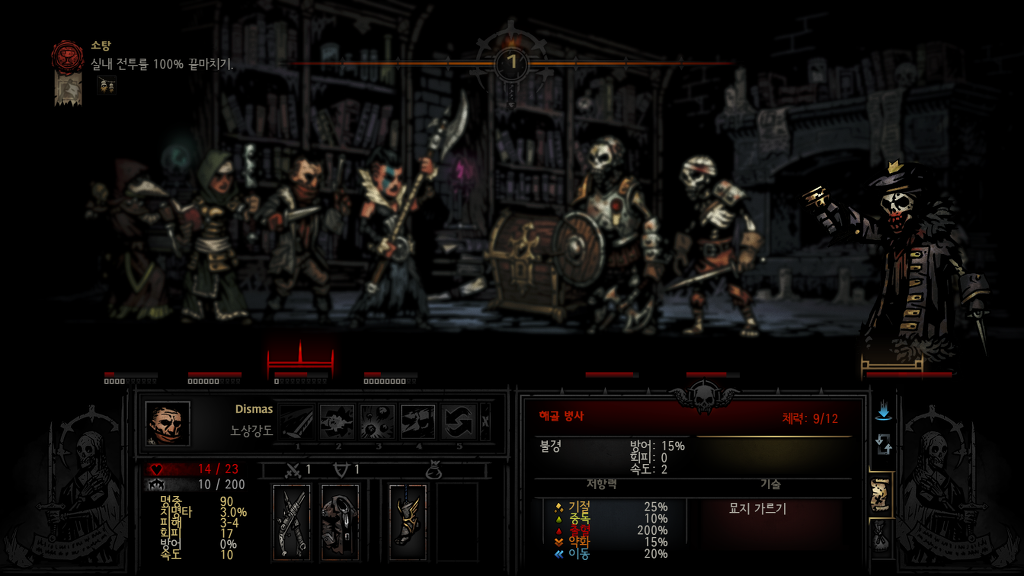Click Dismas's portrait in the hero panel
Screen dimensions: 1024x576
point(167,423)
